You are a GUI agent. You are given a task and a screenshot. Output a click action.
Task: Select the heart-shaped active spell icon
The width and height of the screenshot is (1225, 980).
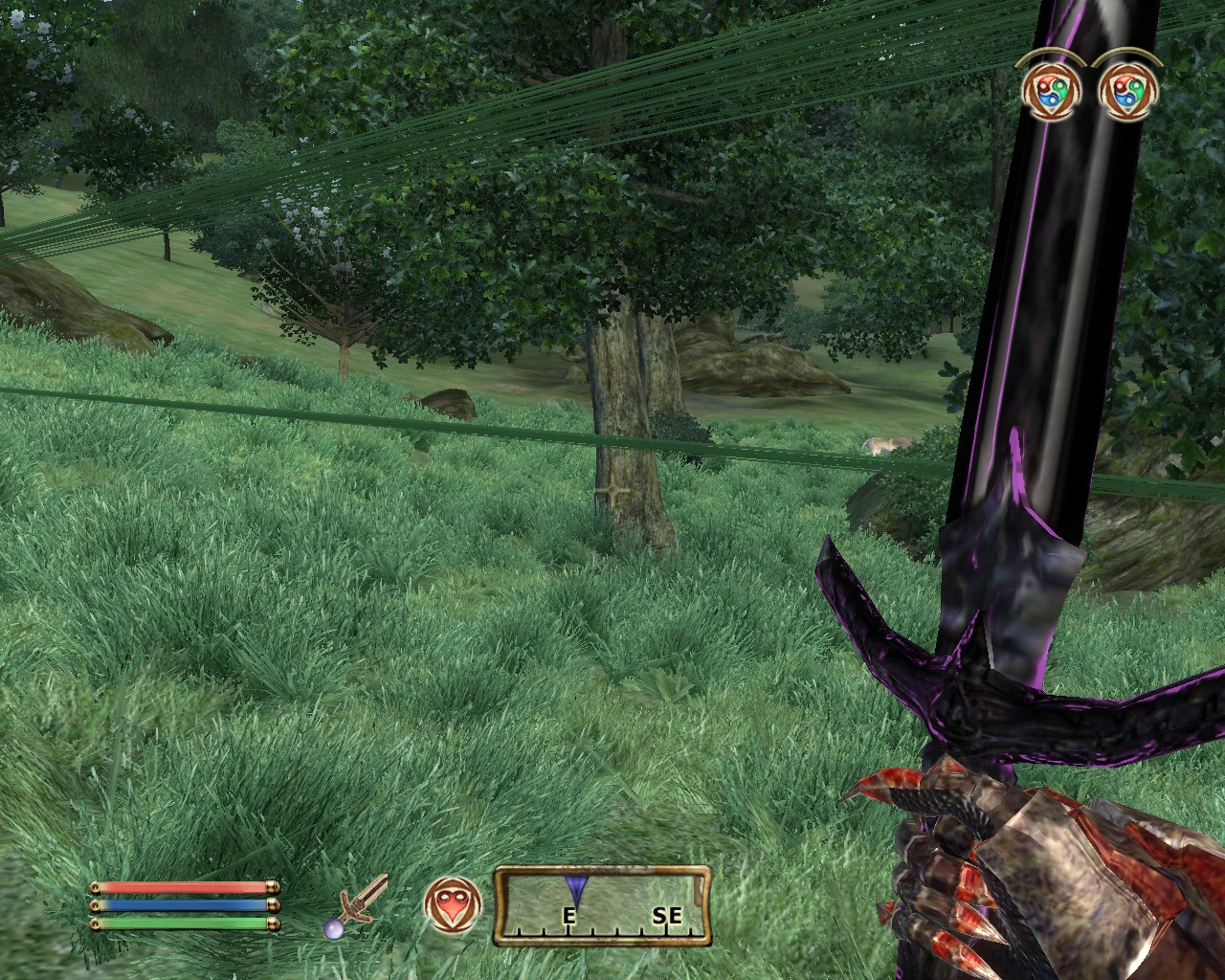454,906
